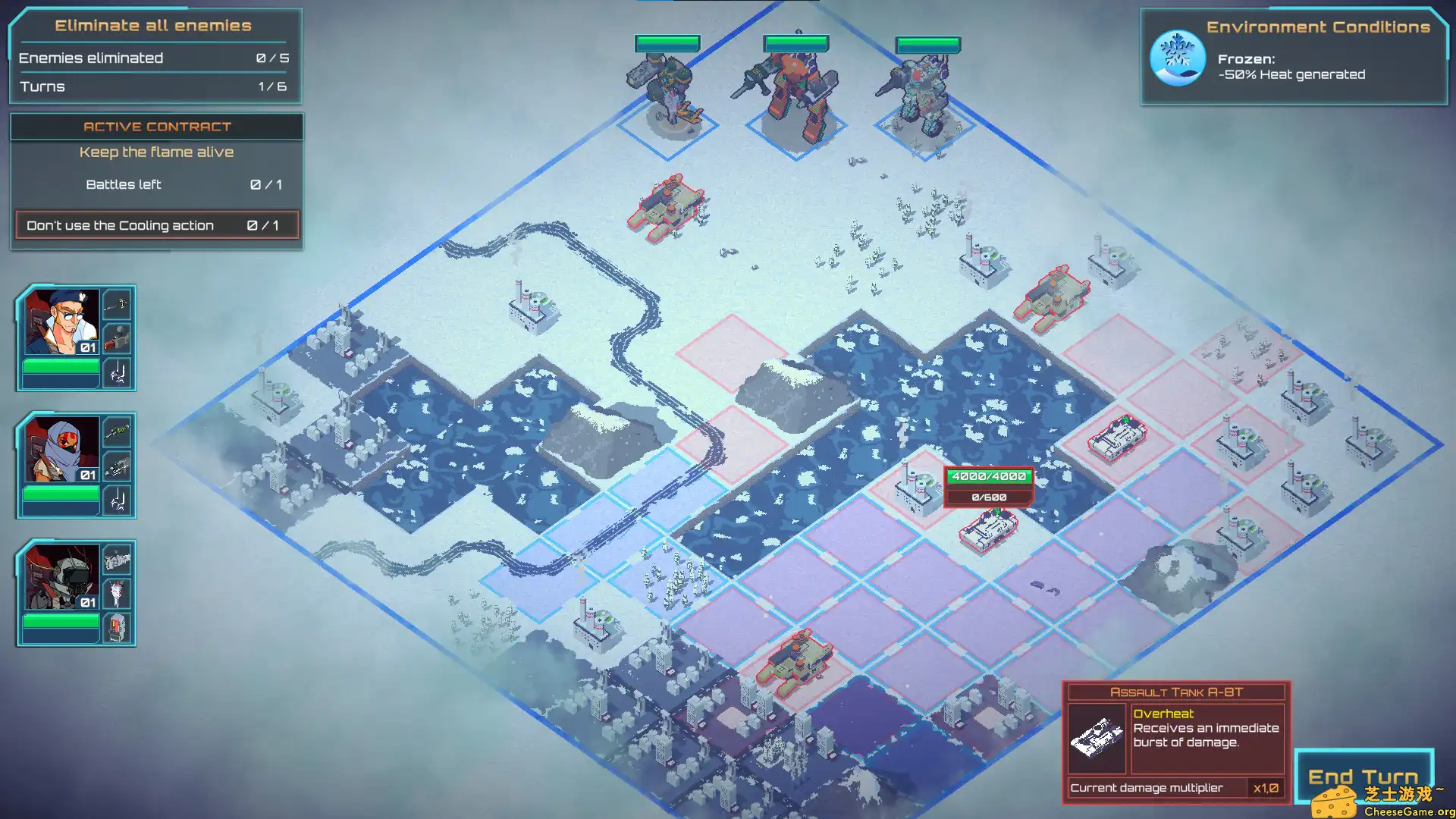Collapse the Eliminate all enemies objective panel
Screen dimensions: 1456x819
152,25
